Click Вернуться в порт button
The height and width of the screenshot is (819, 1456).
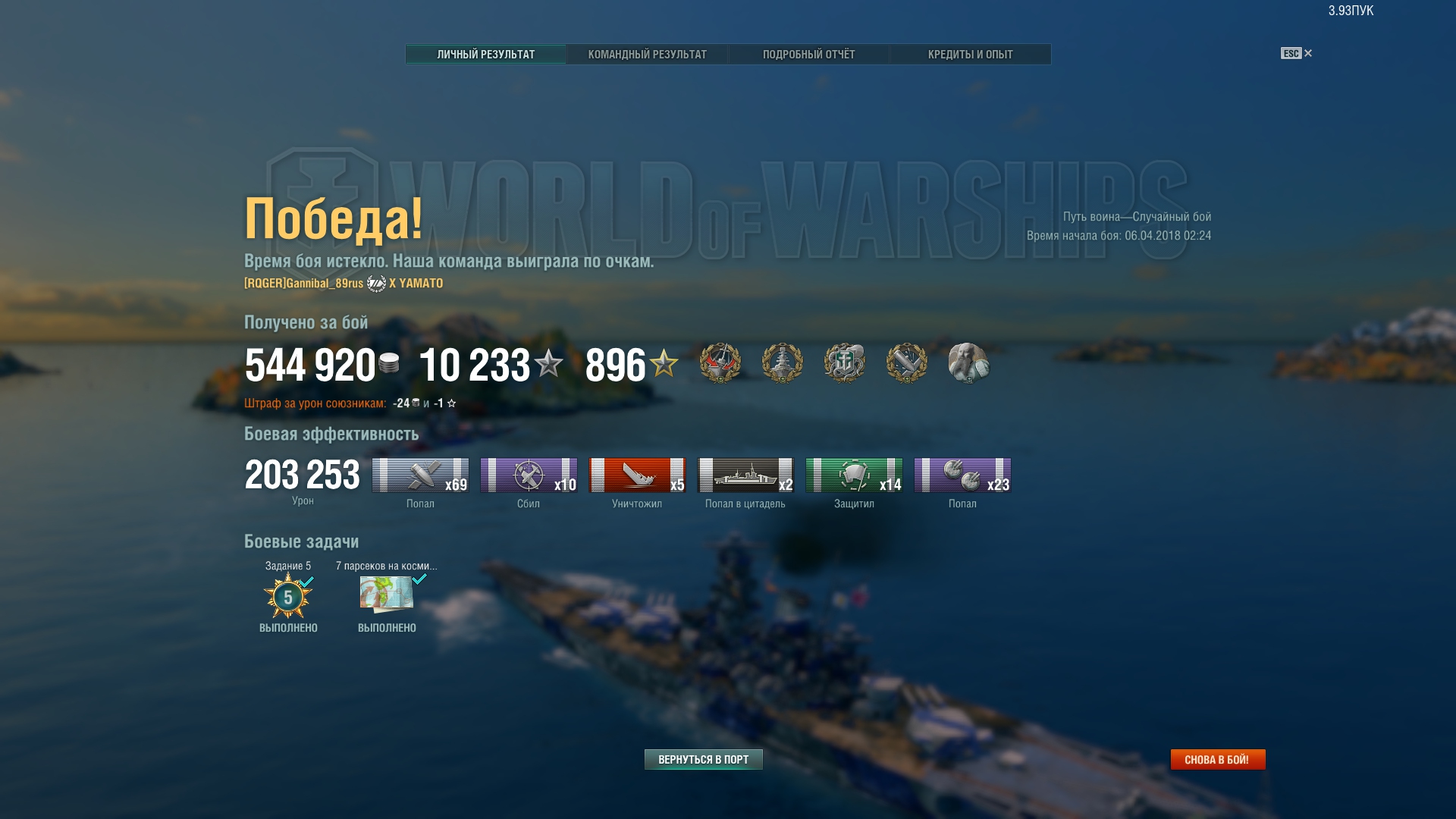coord(703,759)
